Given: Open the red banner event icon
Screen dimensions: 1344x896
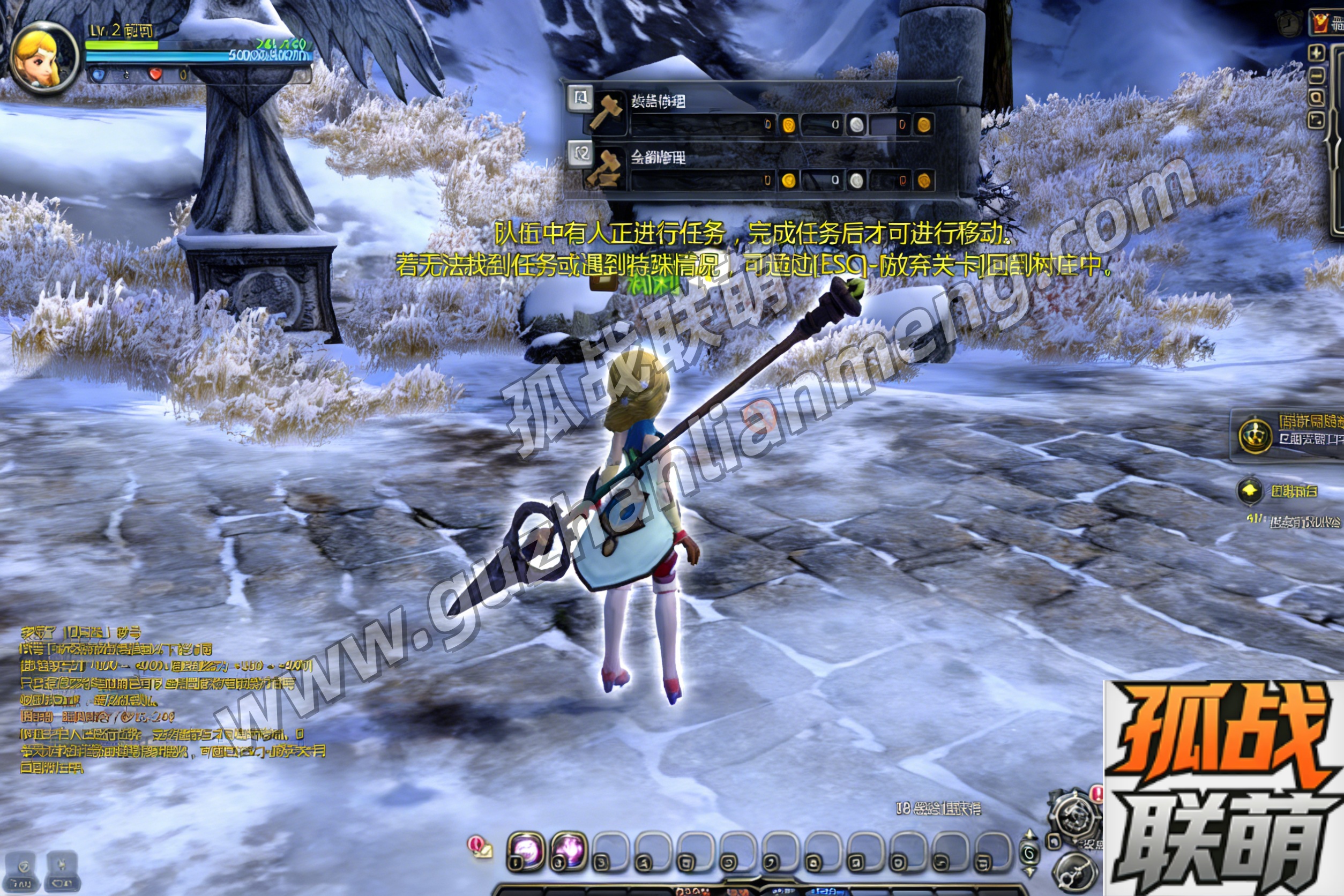Looking at the screenshot, I should point(1320,23).
